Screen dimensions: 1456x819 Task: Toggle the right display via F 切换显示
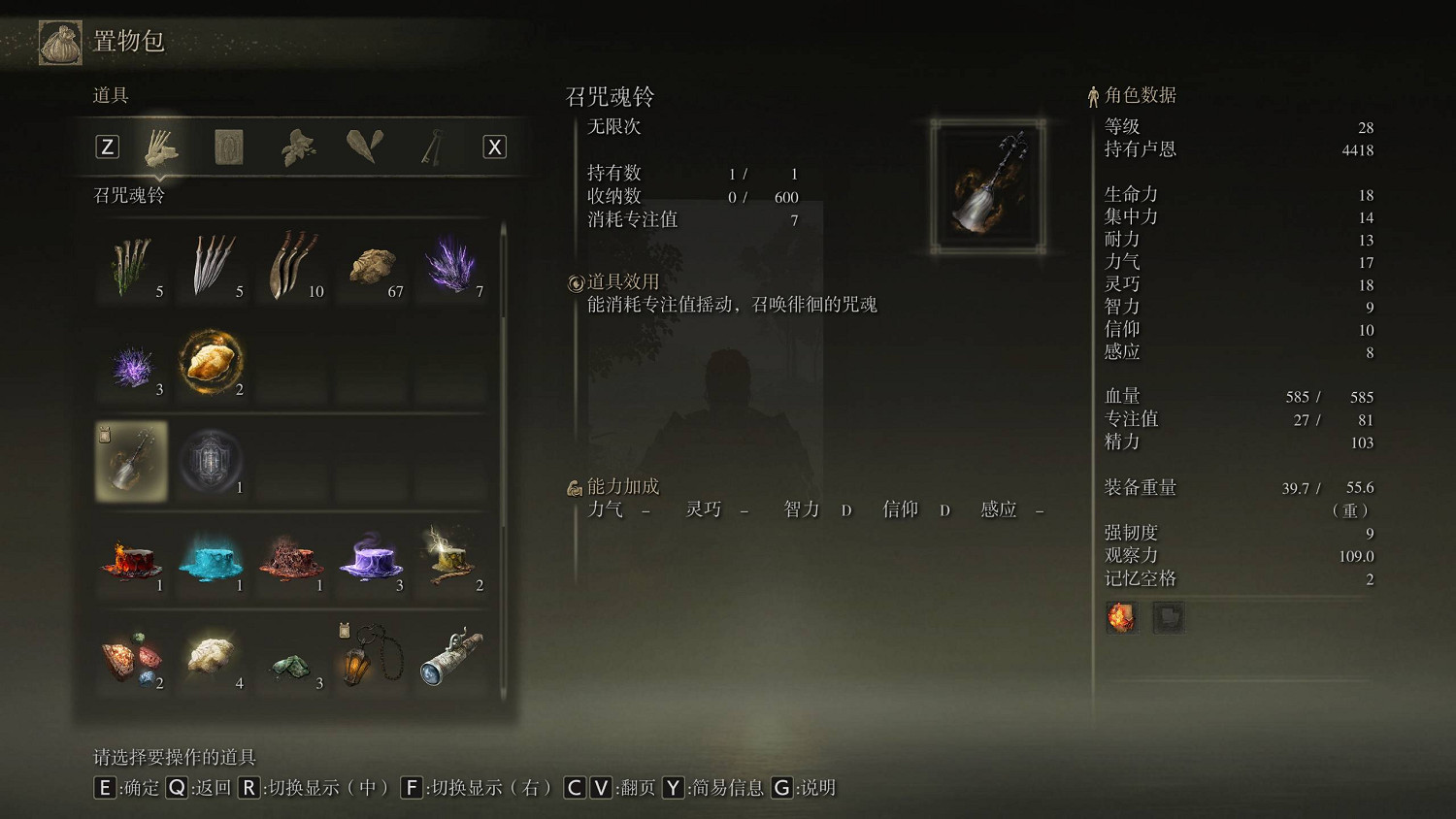(x=413, y=788)
